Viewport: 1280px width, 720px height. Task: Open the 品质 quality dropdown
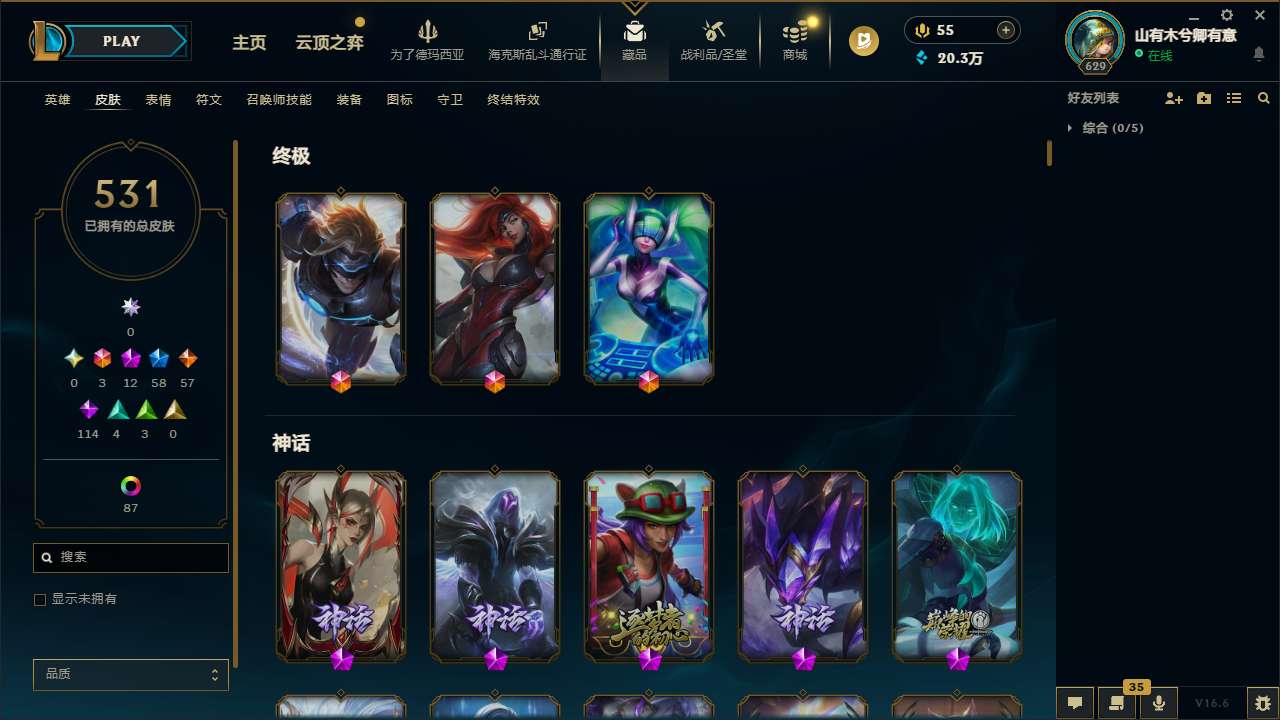[x=130, y=674]
